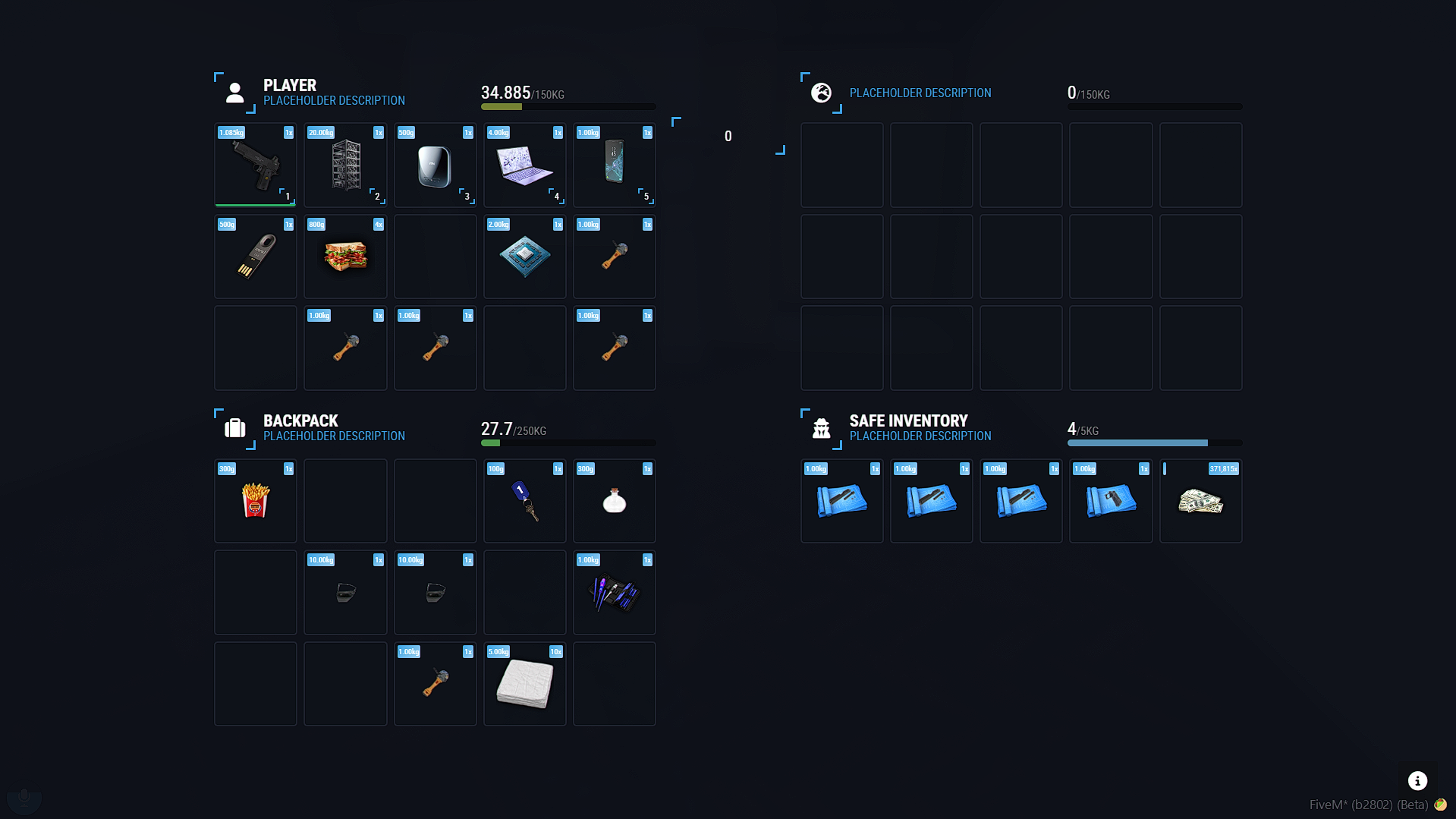This screenshot has width=1456, height=819.
Task: Select the phone in player hotbar slot 5
Action: (x=614, y=165)
